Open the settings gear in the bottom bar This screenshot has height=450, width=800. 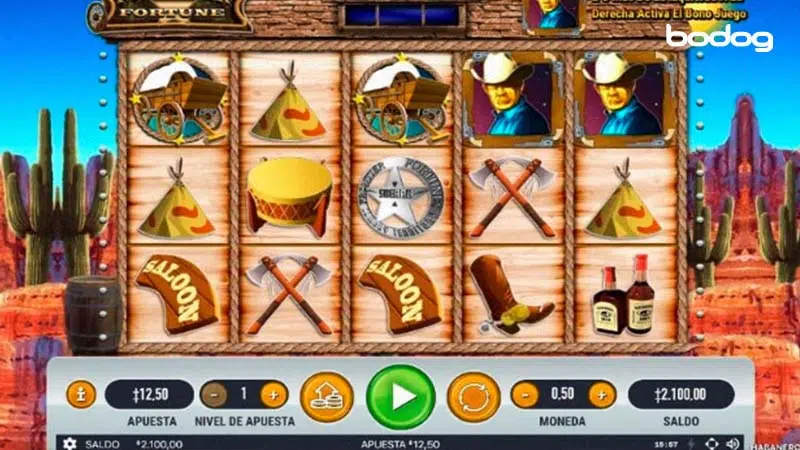[69, 443]
